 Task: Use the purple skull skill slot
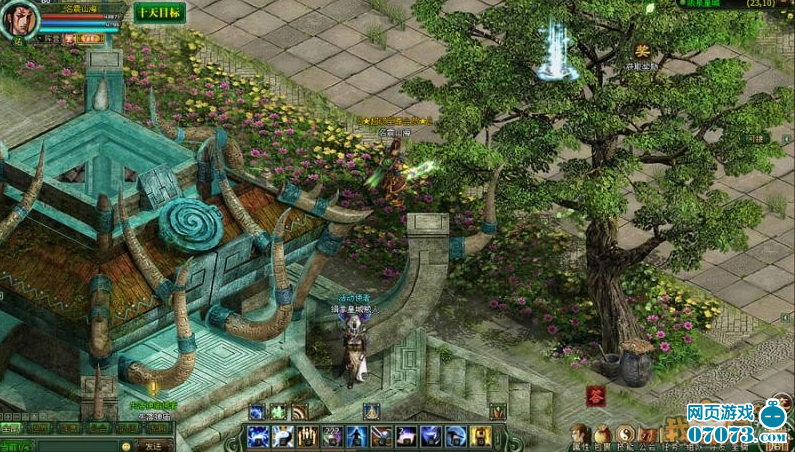[332, 435]
